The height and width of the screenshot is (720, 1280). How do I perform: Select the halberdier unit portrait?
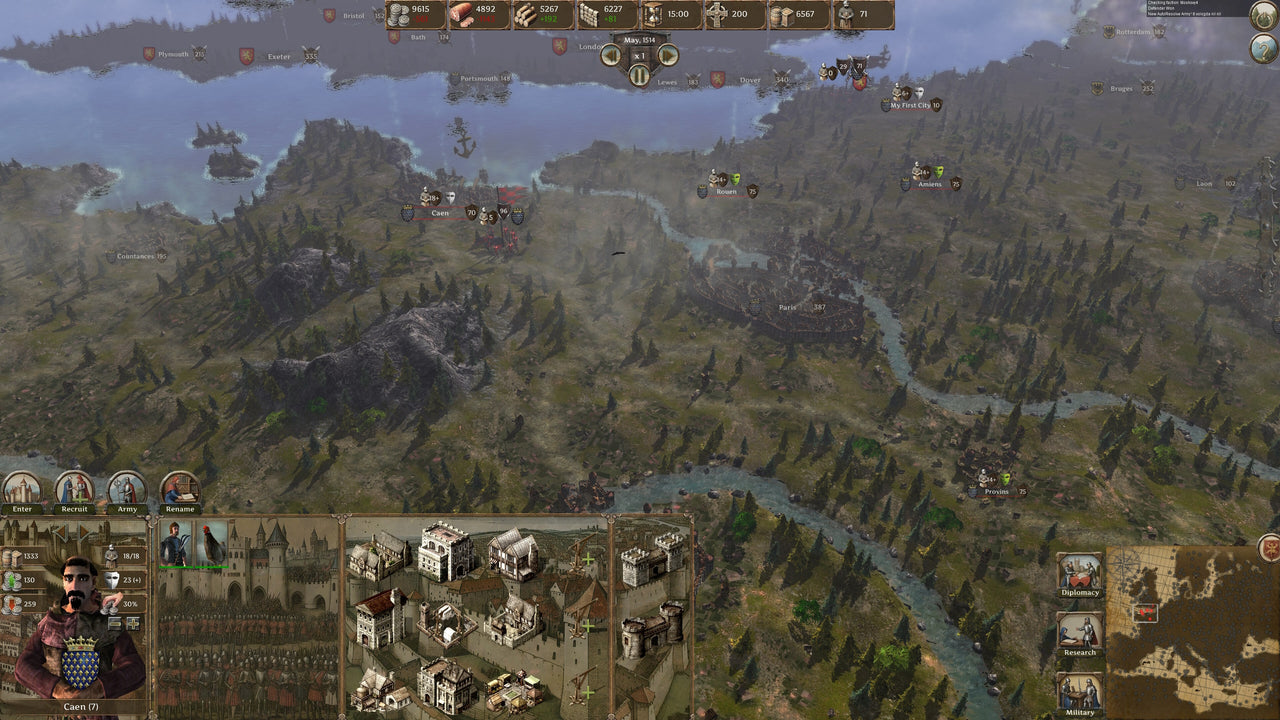click(177, 541)
